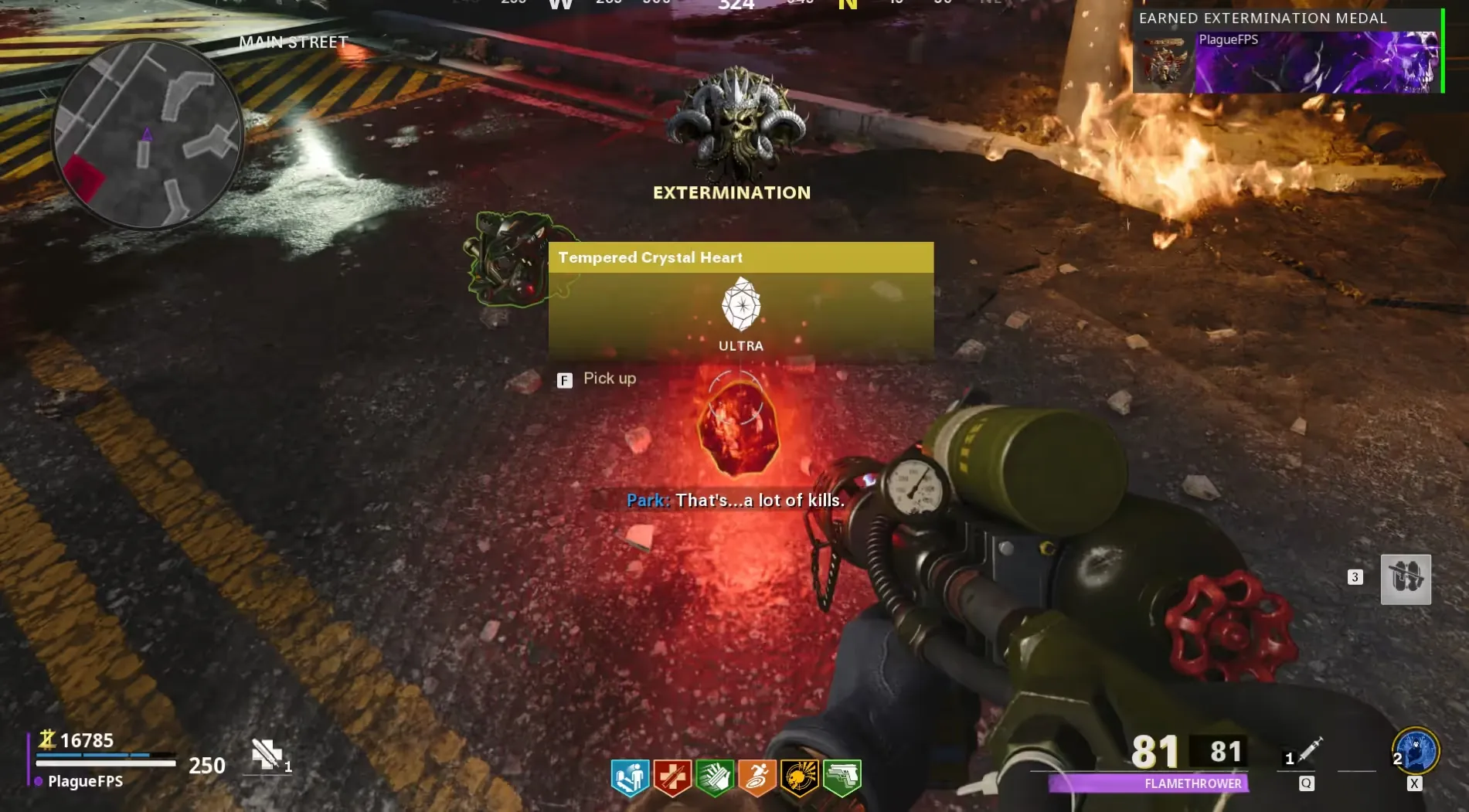
Task: Open the Earned Extermination Medal notification
Action: tap(1287, 52)
